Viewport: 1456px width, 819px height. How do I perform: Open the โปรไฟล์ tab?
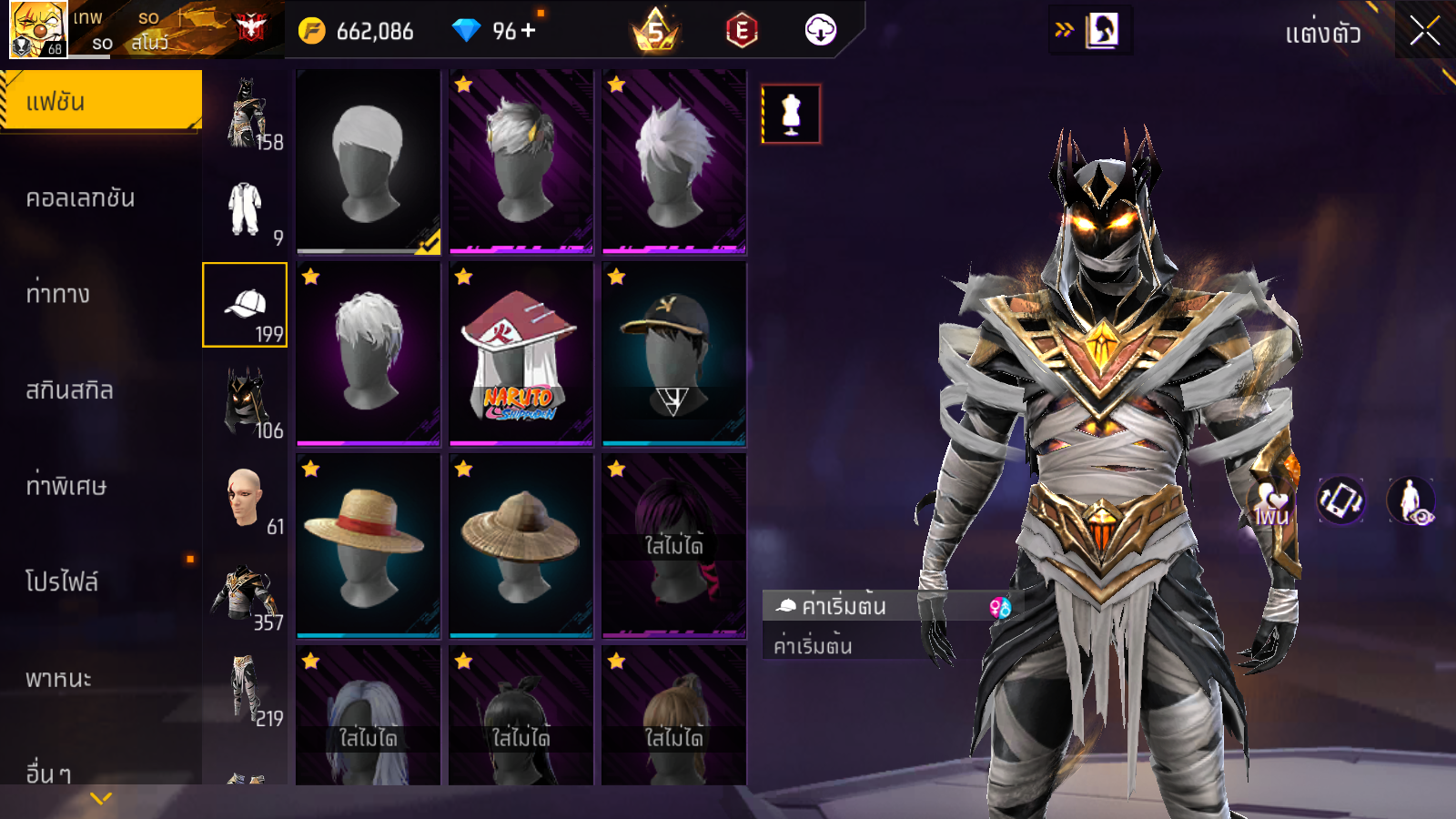(x=62, y=581)
